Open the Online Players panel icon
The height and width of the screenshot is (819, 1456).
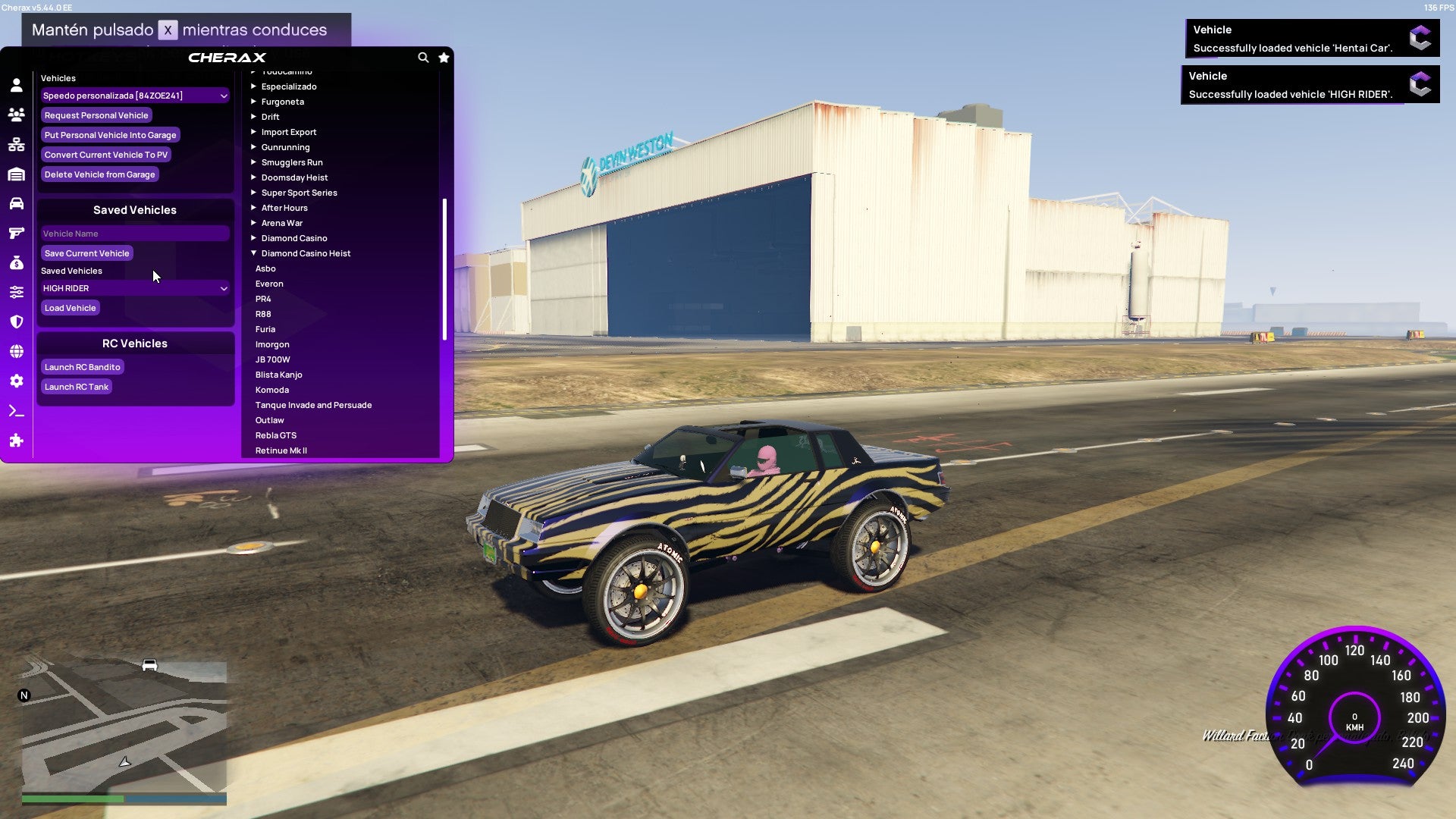pyautogui.click(x=15, y=115)
